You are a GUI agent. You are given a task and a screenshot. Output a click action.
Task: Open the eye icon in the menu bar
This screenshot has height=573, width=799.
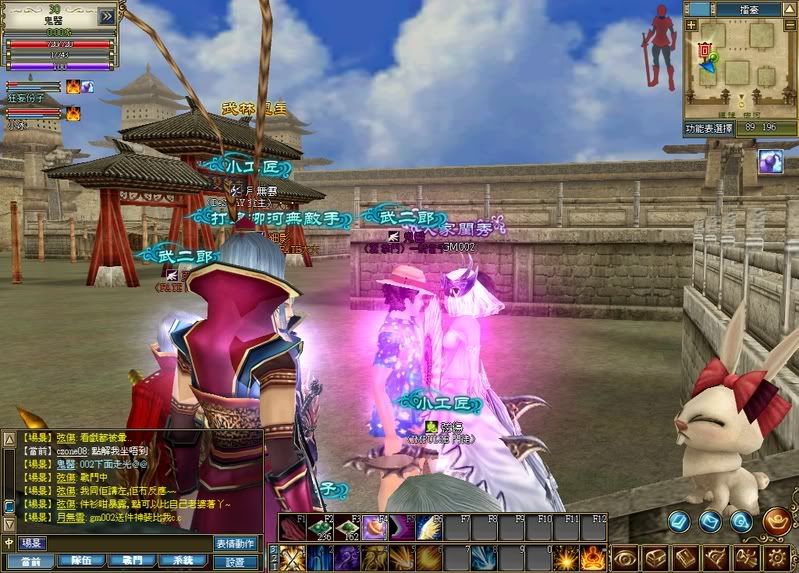coord(624,558)
